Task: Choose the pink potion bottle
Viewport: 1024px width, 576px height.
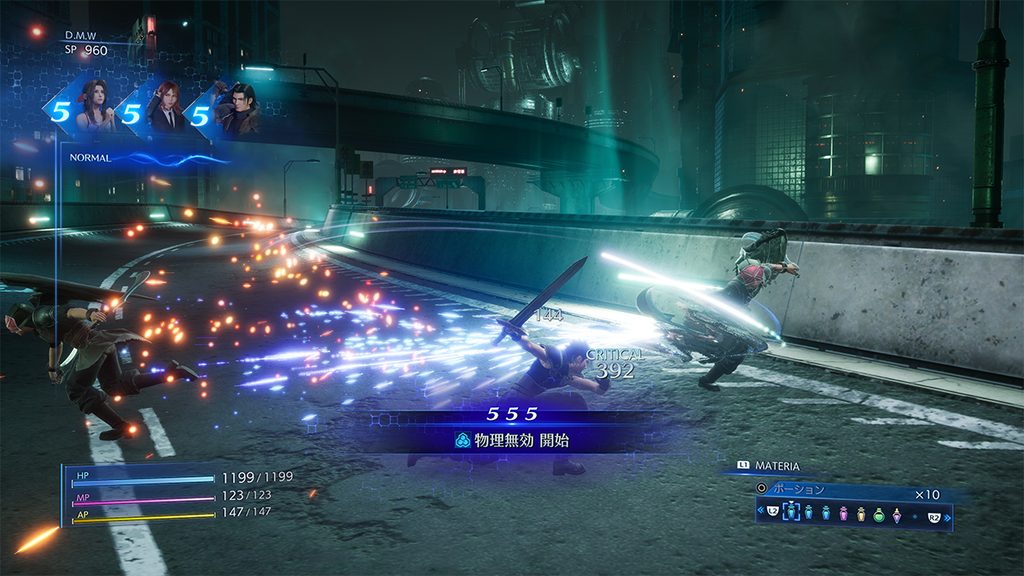Action: tap(842, 512)
